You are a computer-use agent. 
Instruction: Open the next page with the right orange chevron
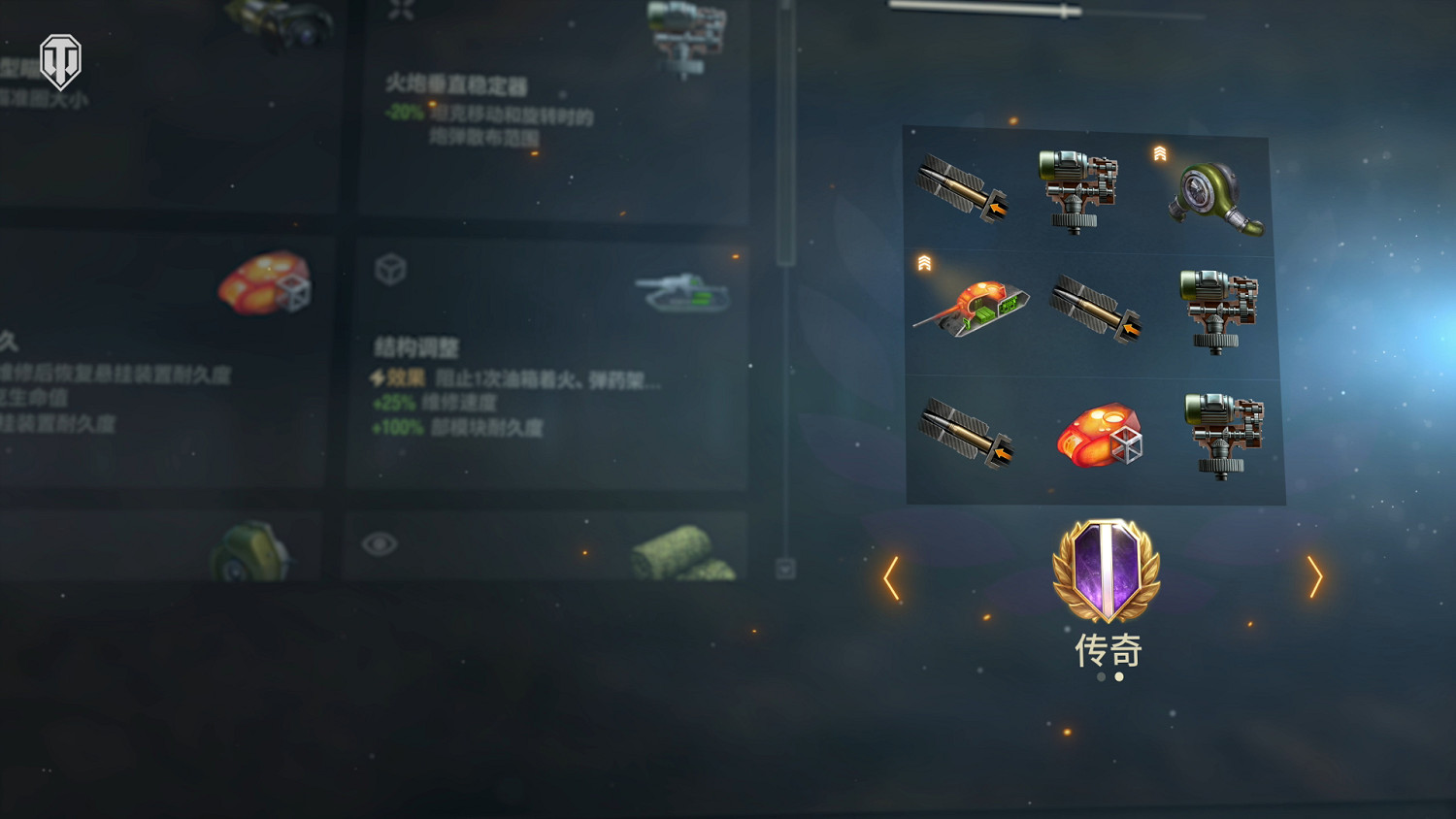pyautogui.click(x=1316, y=578)
